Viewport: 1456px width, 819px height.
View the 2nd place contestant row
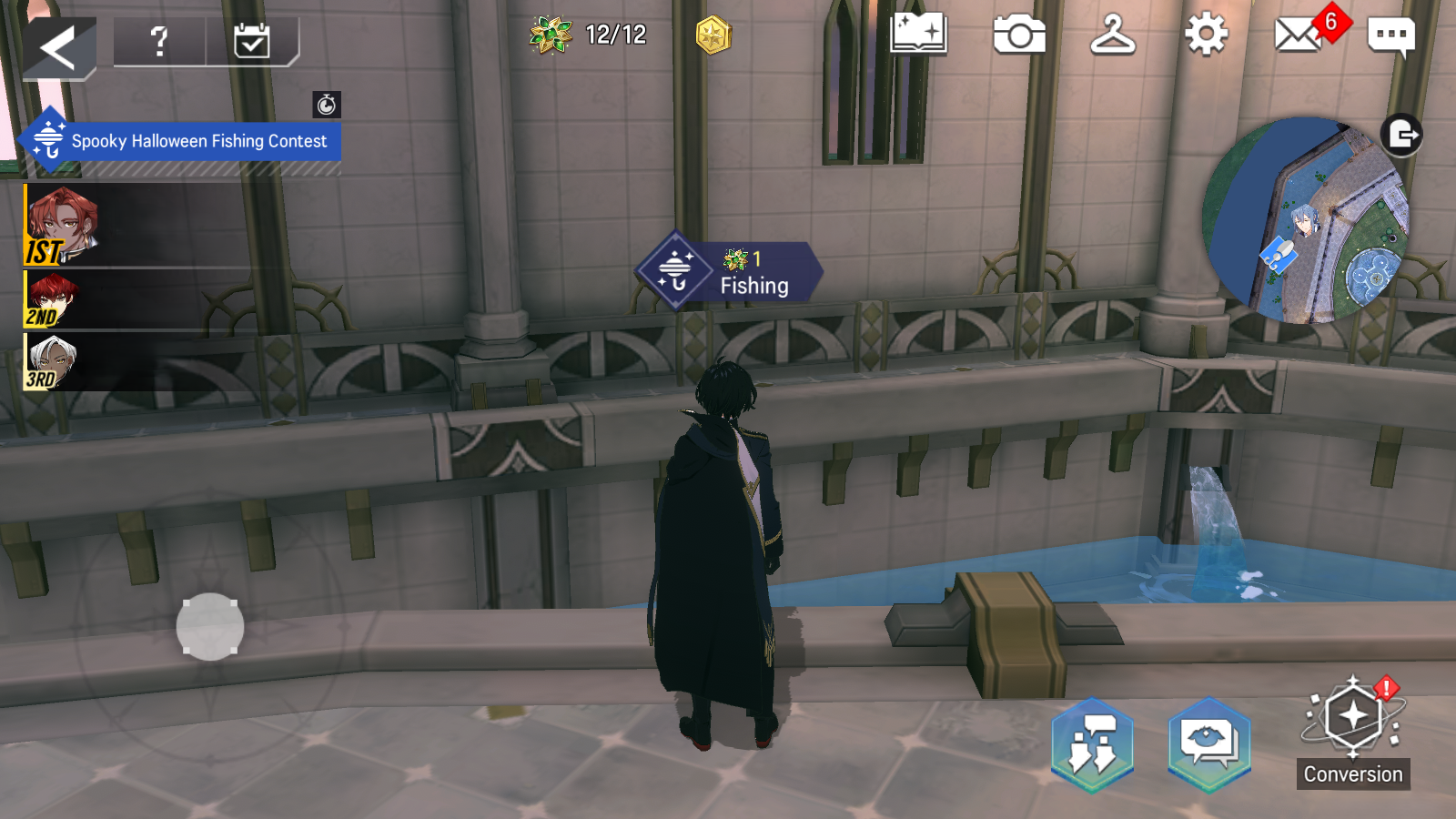136,299
